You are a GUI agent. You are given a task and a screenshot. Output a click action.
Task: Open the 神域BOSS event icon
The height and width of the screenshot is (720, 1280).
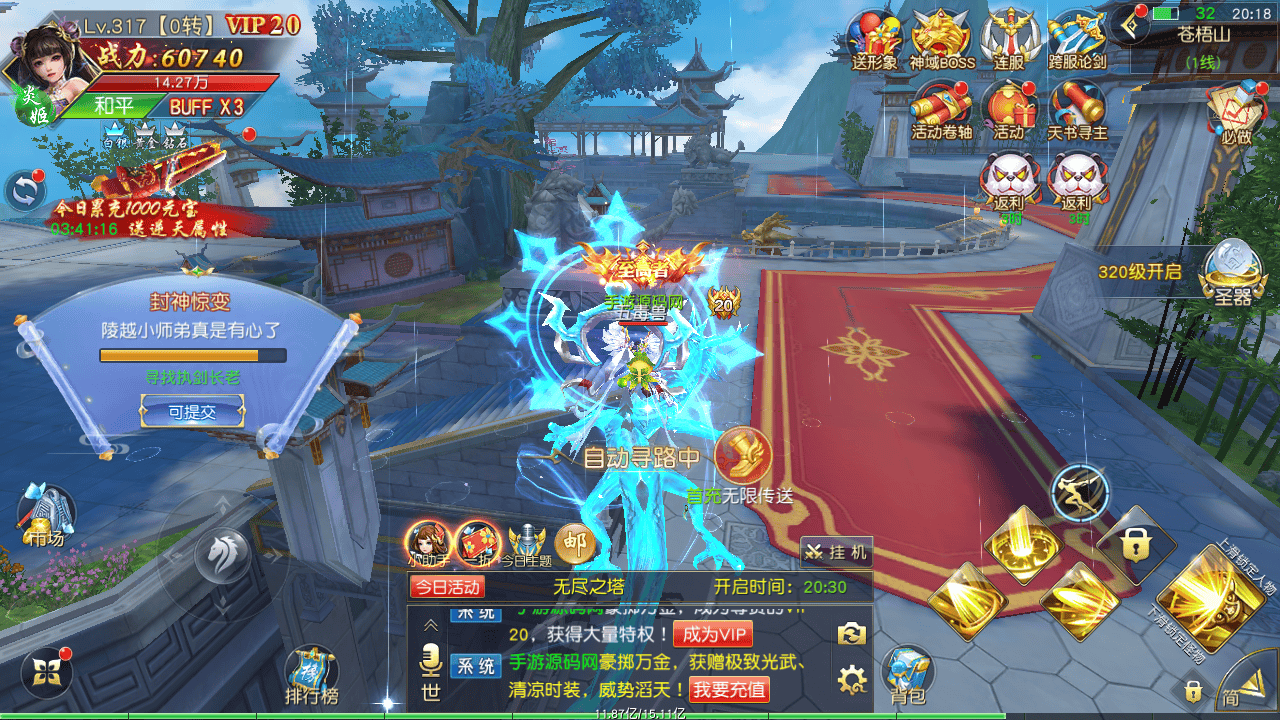(x=941, y=40)
